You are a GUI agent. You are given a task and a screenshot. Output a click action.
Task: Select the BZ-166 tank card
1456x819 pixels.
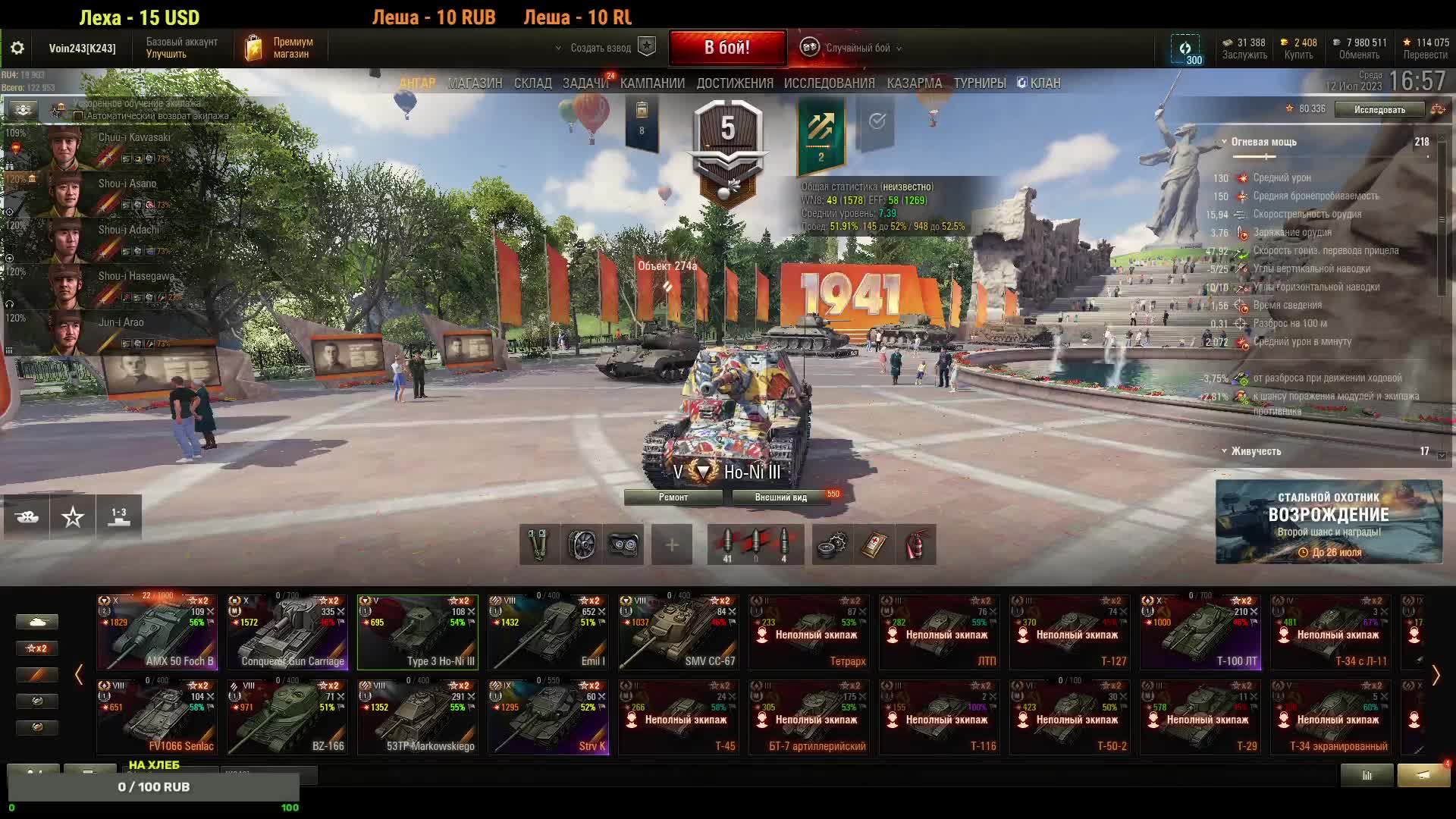point(287,717)
